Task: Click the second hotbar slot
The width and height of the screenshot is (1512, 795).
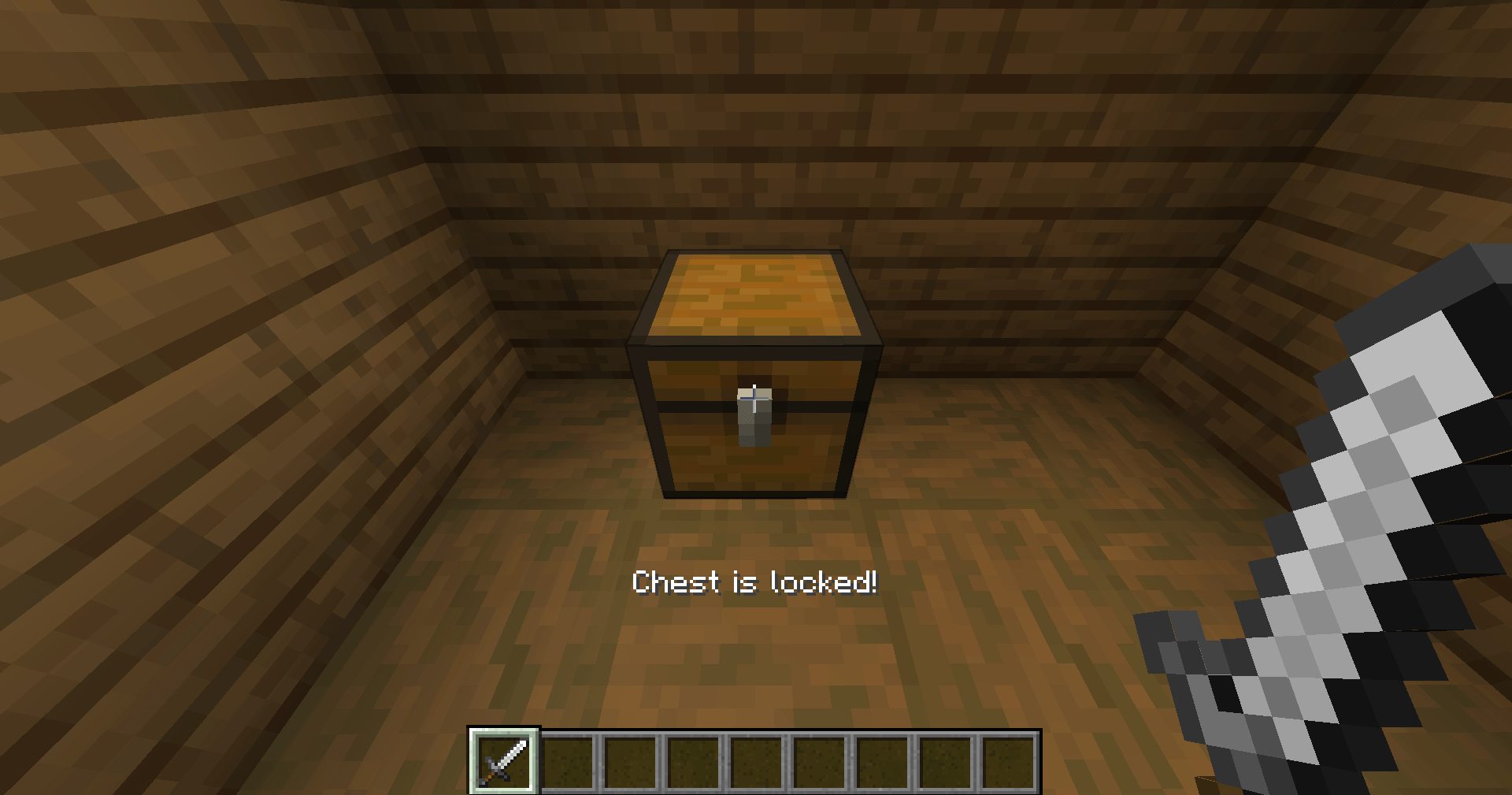Action: (568, 763)
